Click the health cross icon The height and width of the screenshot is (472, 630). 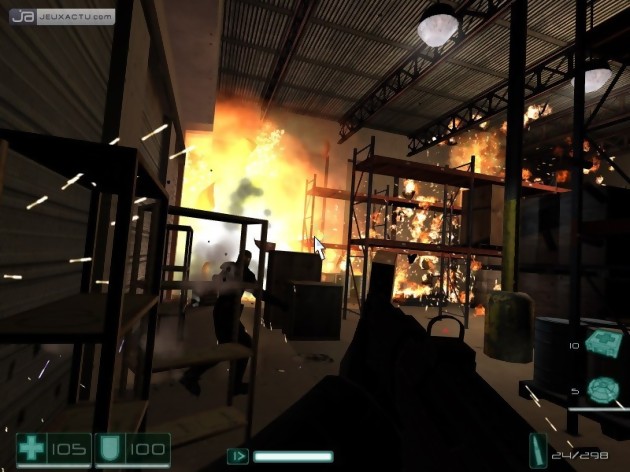(31, 448)
